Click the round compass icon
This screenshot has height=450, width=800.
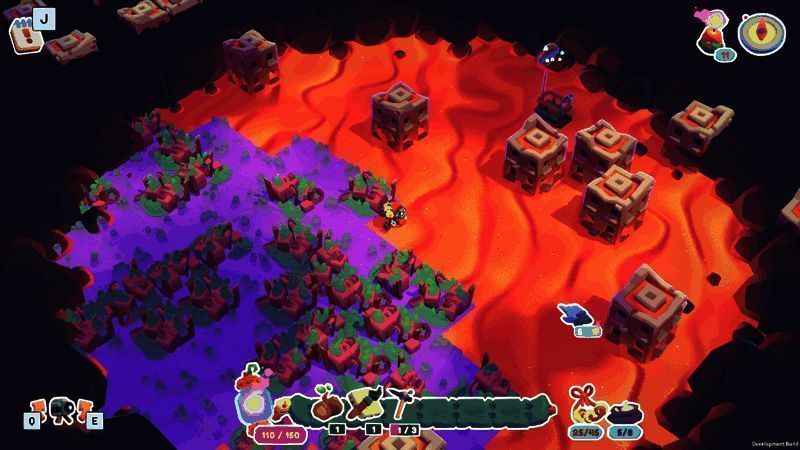761,32
